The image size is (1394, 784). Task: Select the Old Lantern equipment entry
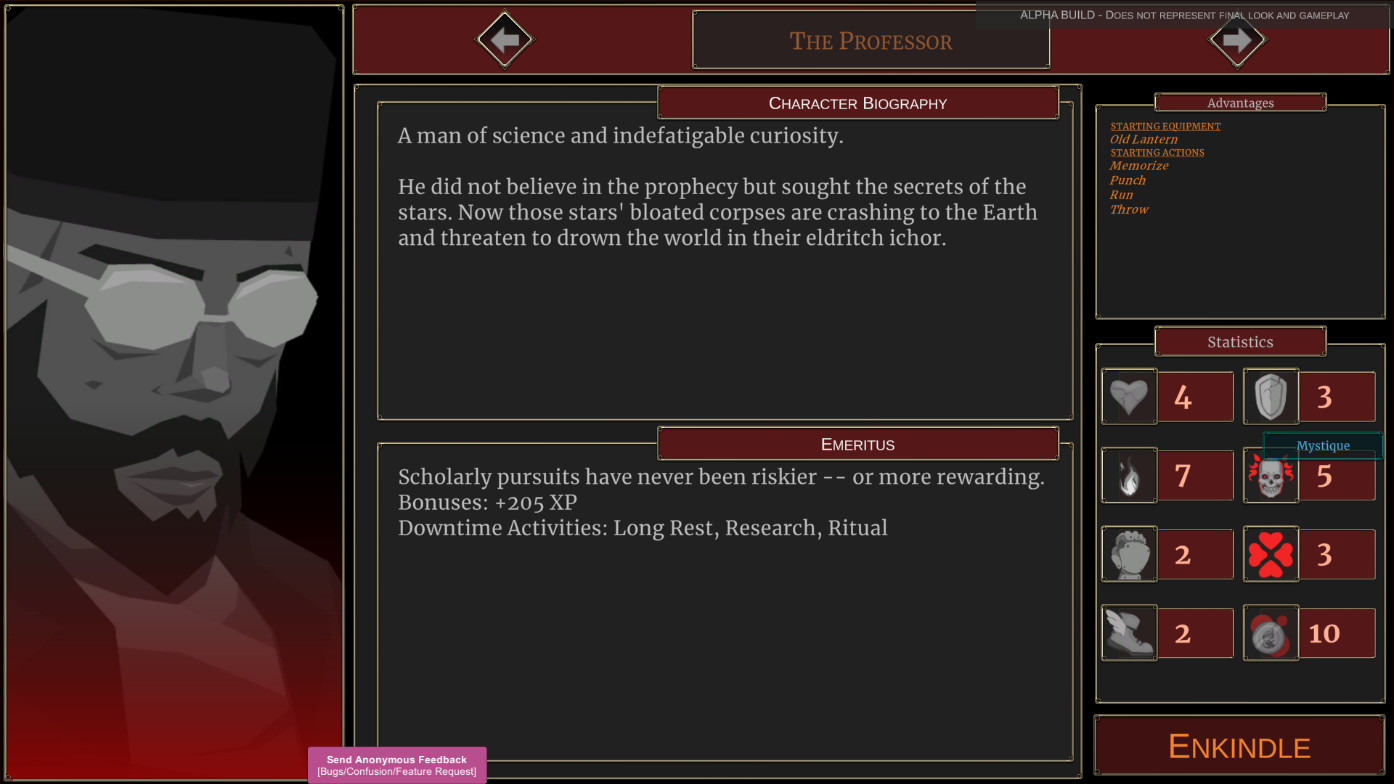(1143, 138)
